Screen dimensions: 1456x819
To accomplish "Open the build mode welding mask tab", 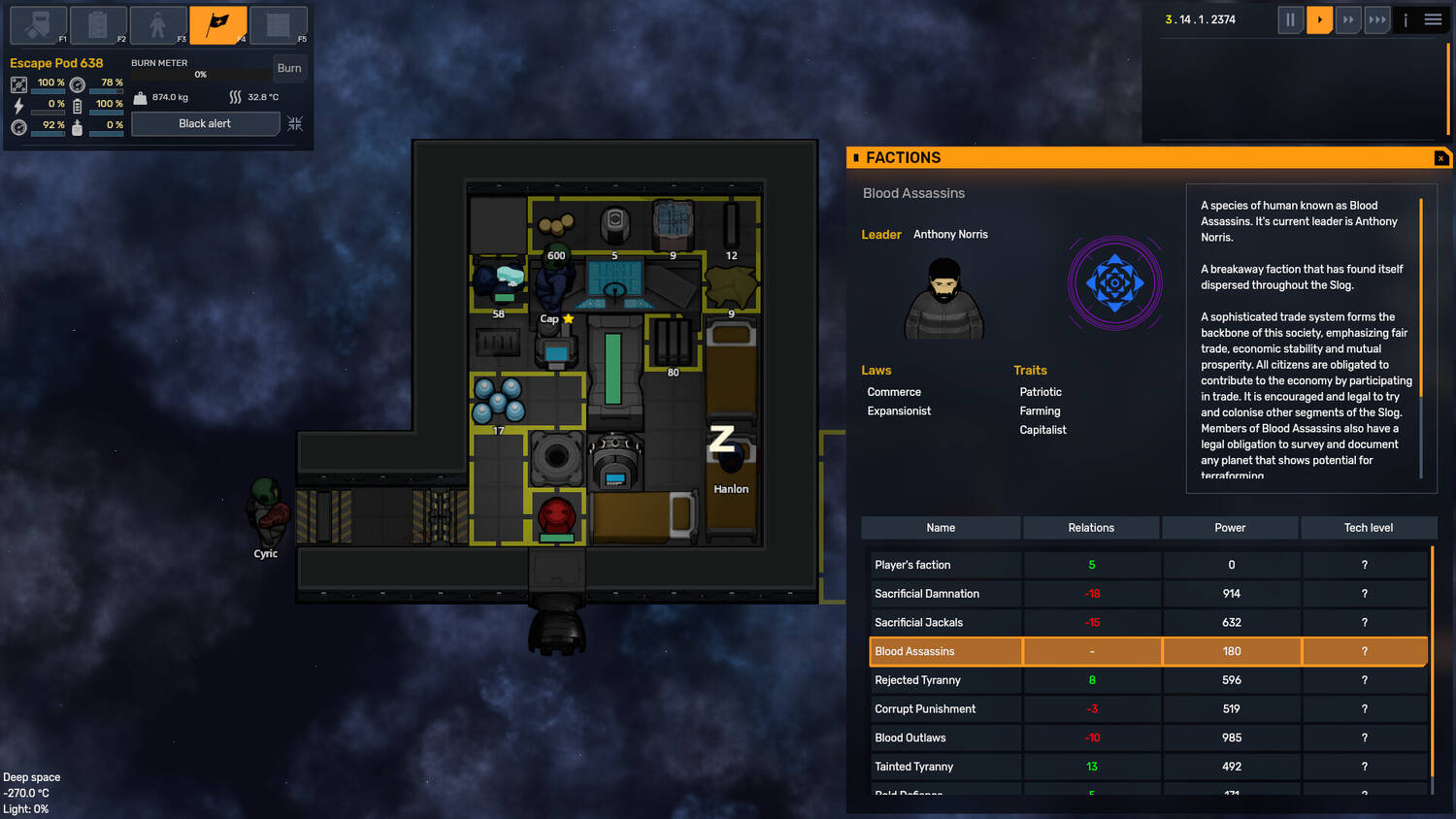I will click(x=38, y=25).
